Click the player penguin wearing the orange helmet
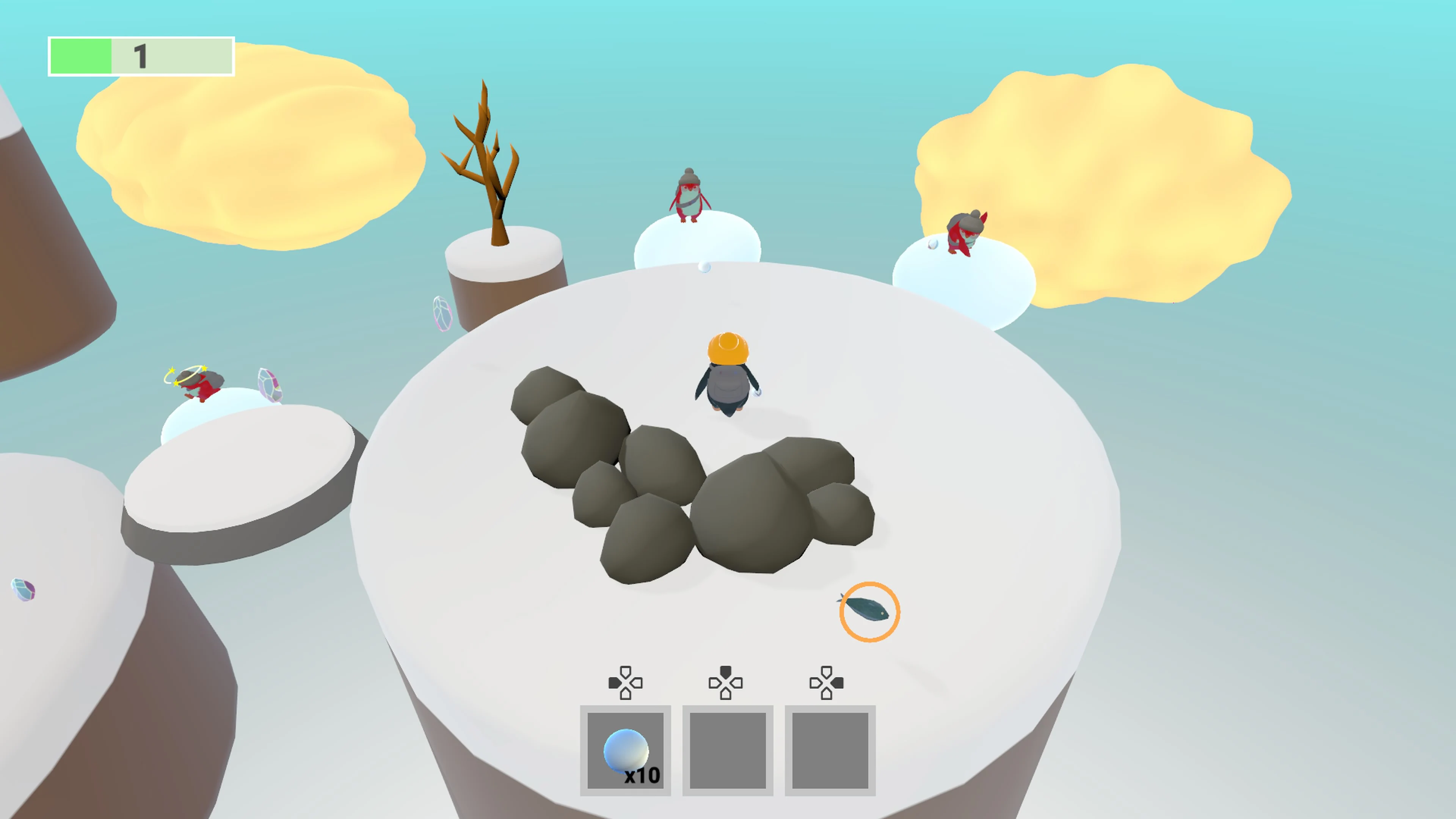Image resolution: width=1456 pixels, height=819 pixels. click(728, 373)
